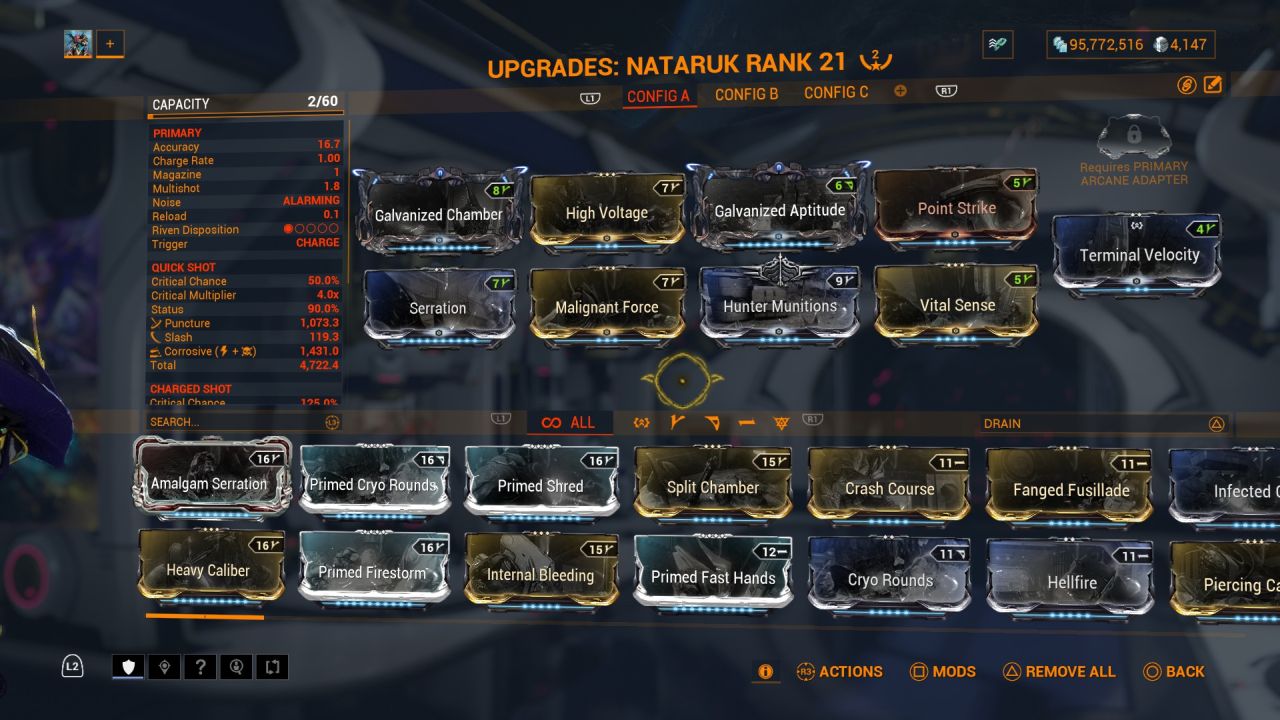The height and width of the screenshot is (720, 1280).
Task: Click the Hunter Munitions mod card
Action: (780, 306)
